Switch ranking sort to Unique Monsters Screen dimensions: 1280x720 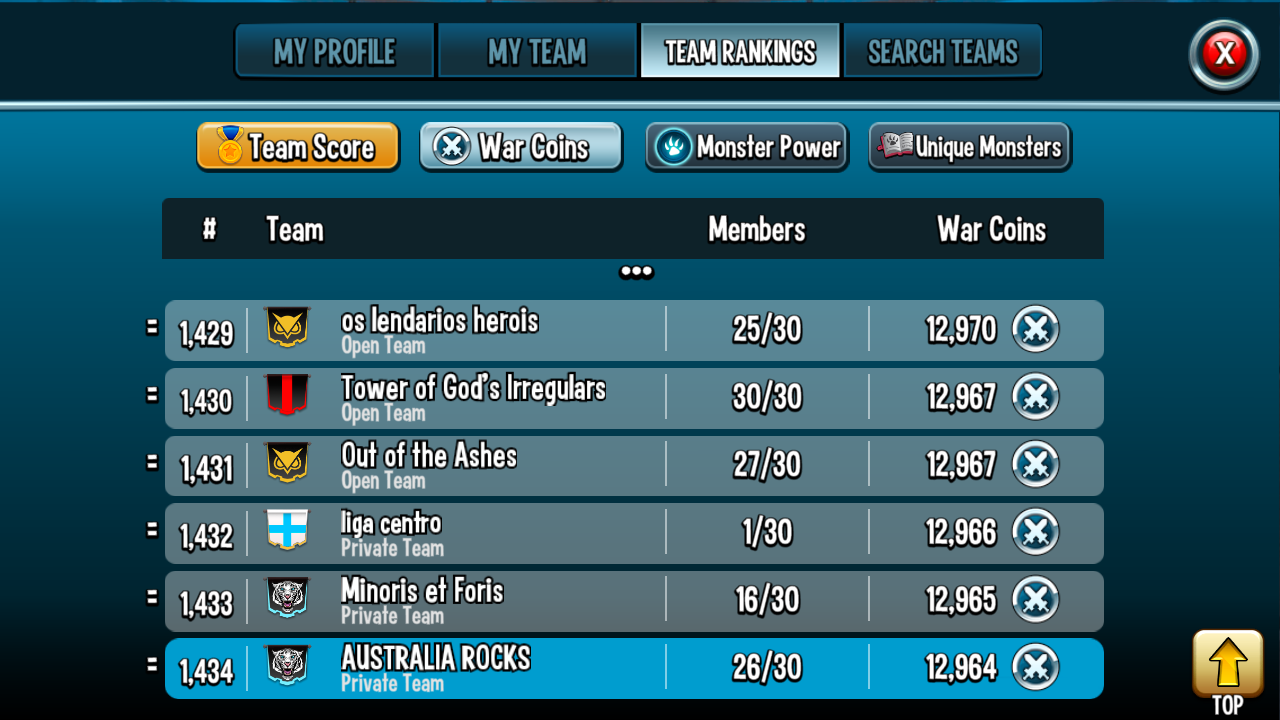[x=969, y=147]
